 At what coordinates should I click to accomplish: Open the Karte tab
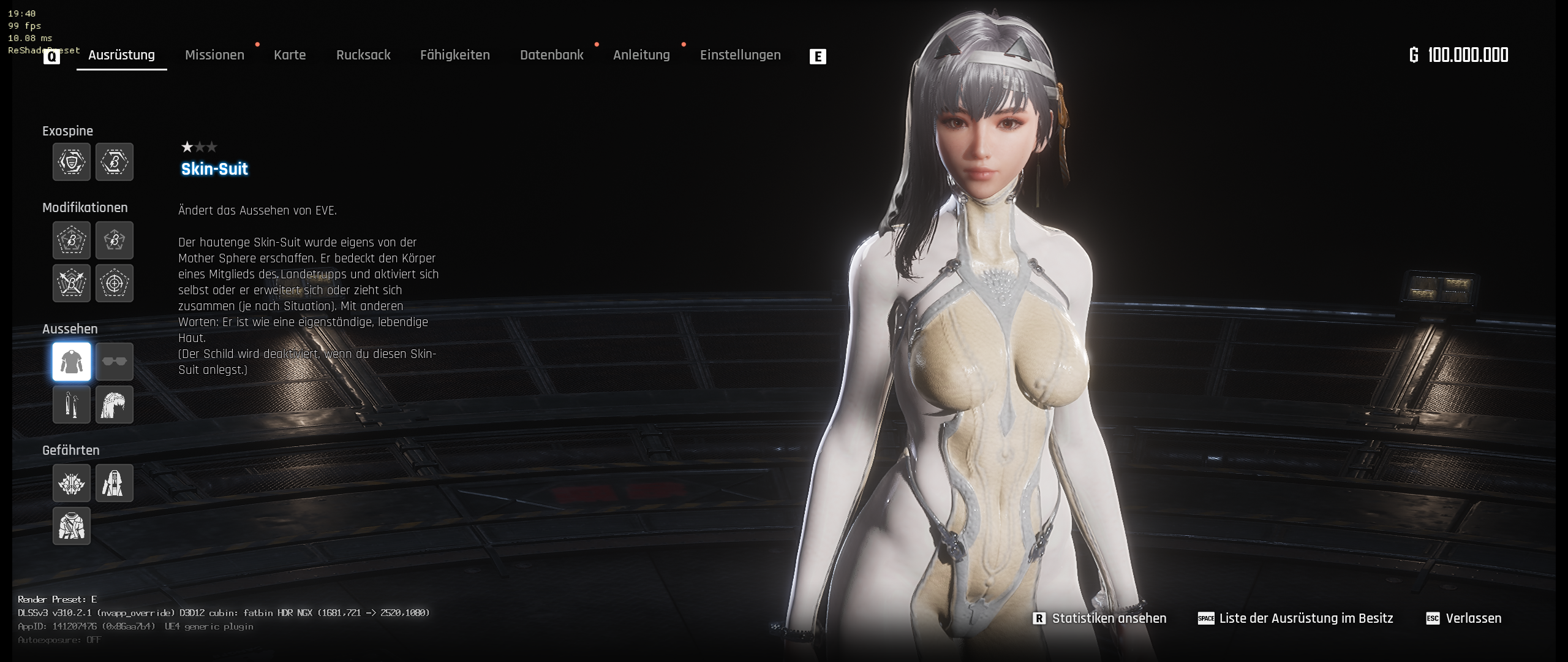pyautogui.click(x=290, y=55)
